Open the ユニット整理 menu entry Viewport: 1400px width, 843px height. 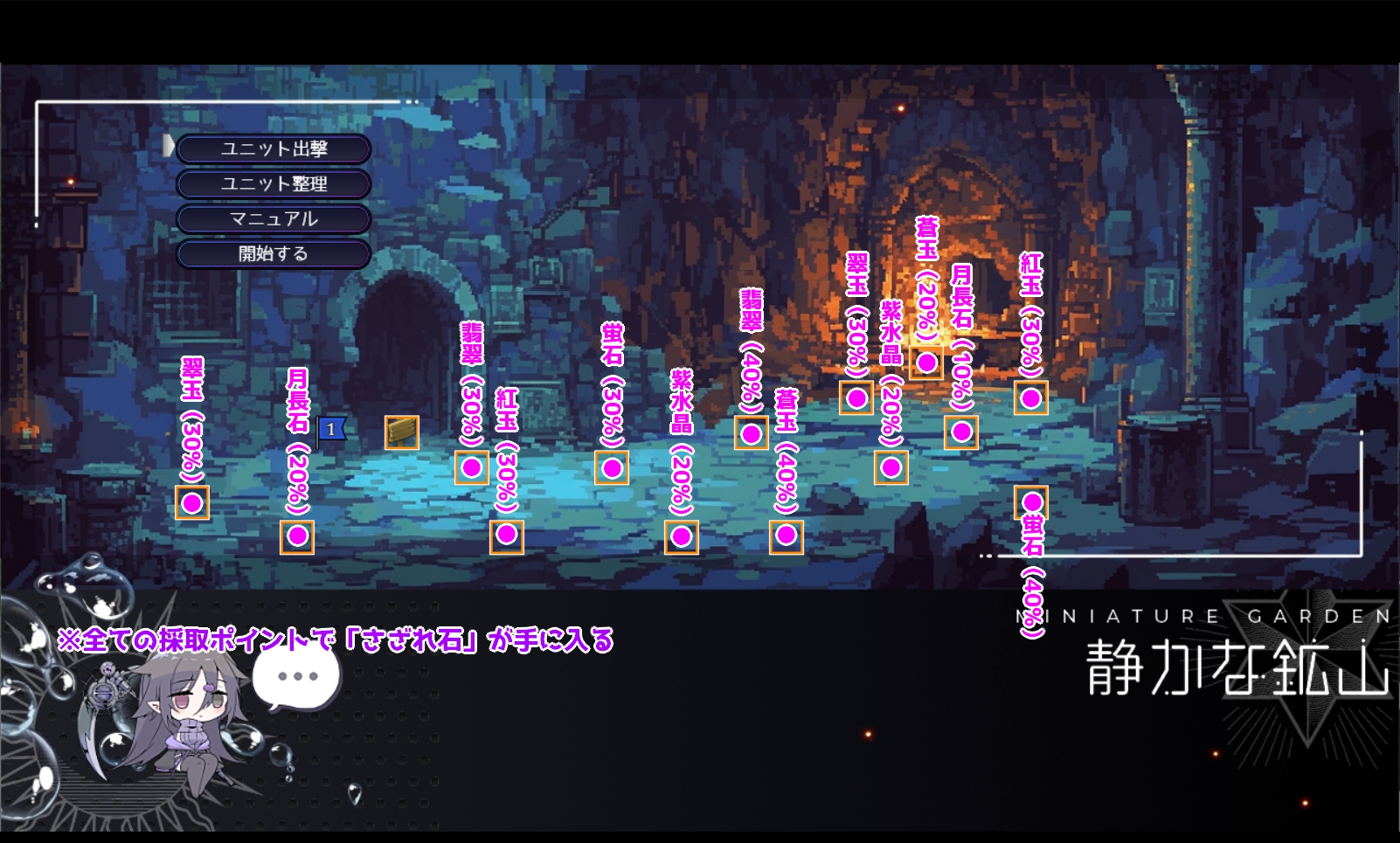pyautogui.click(x=274, y=184)
